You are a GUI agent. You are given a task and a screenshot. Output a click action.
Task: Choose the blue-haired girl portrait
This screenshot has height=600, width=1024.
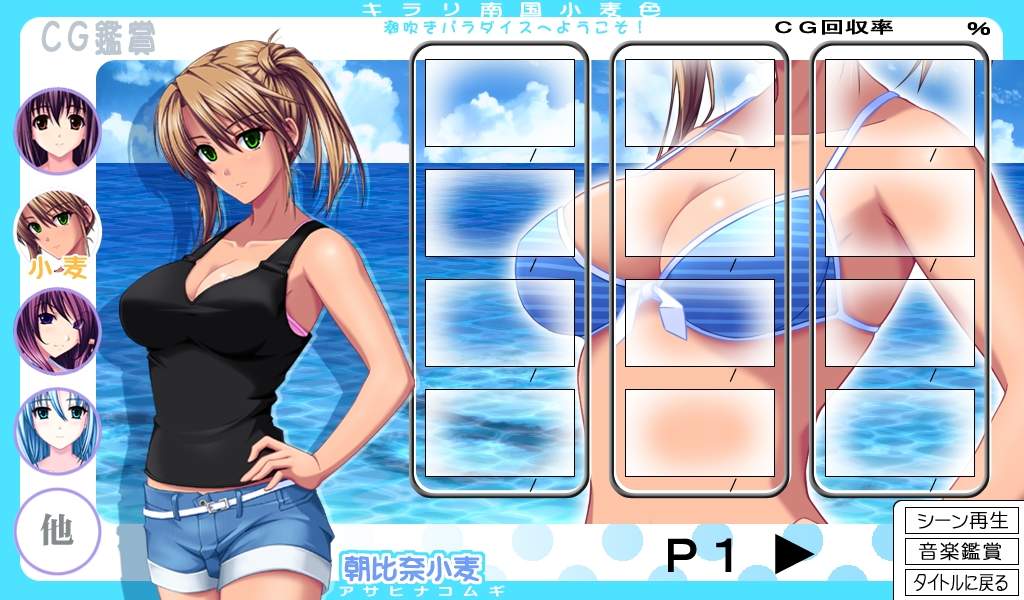point(57,431)
